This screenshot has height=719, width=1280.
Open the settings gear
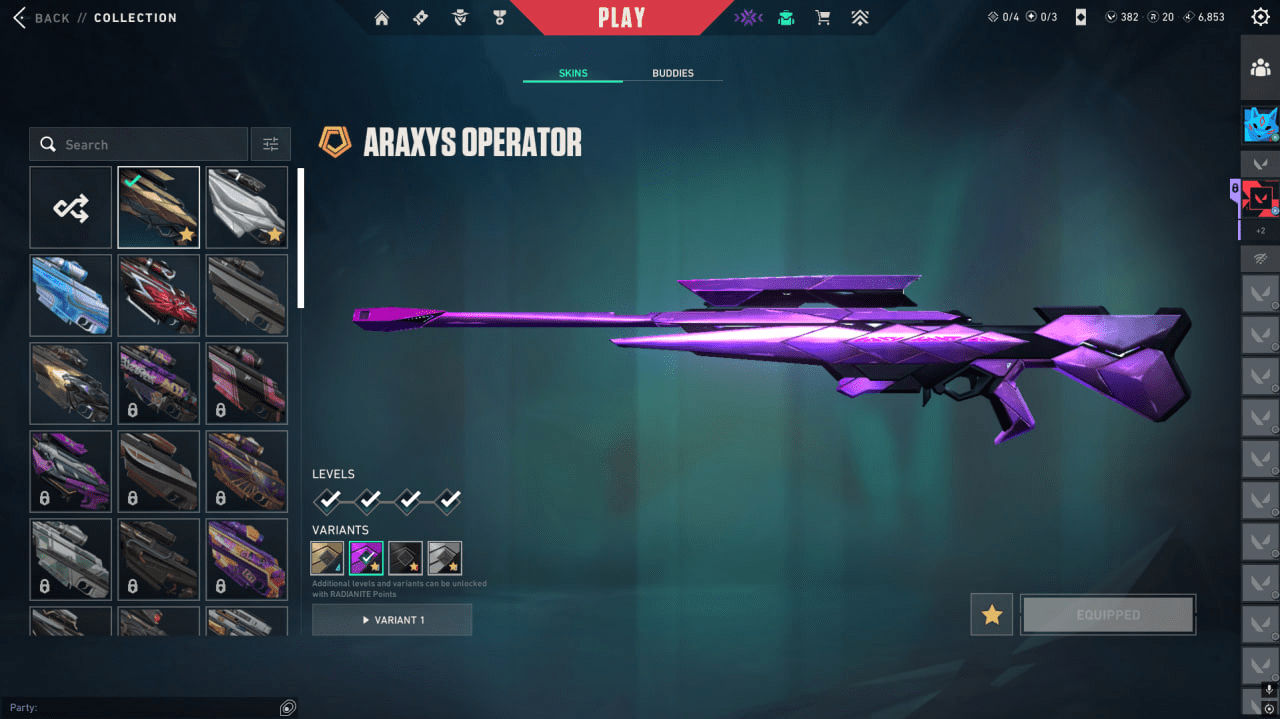tap(1260, 17)
